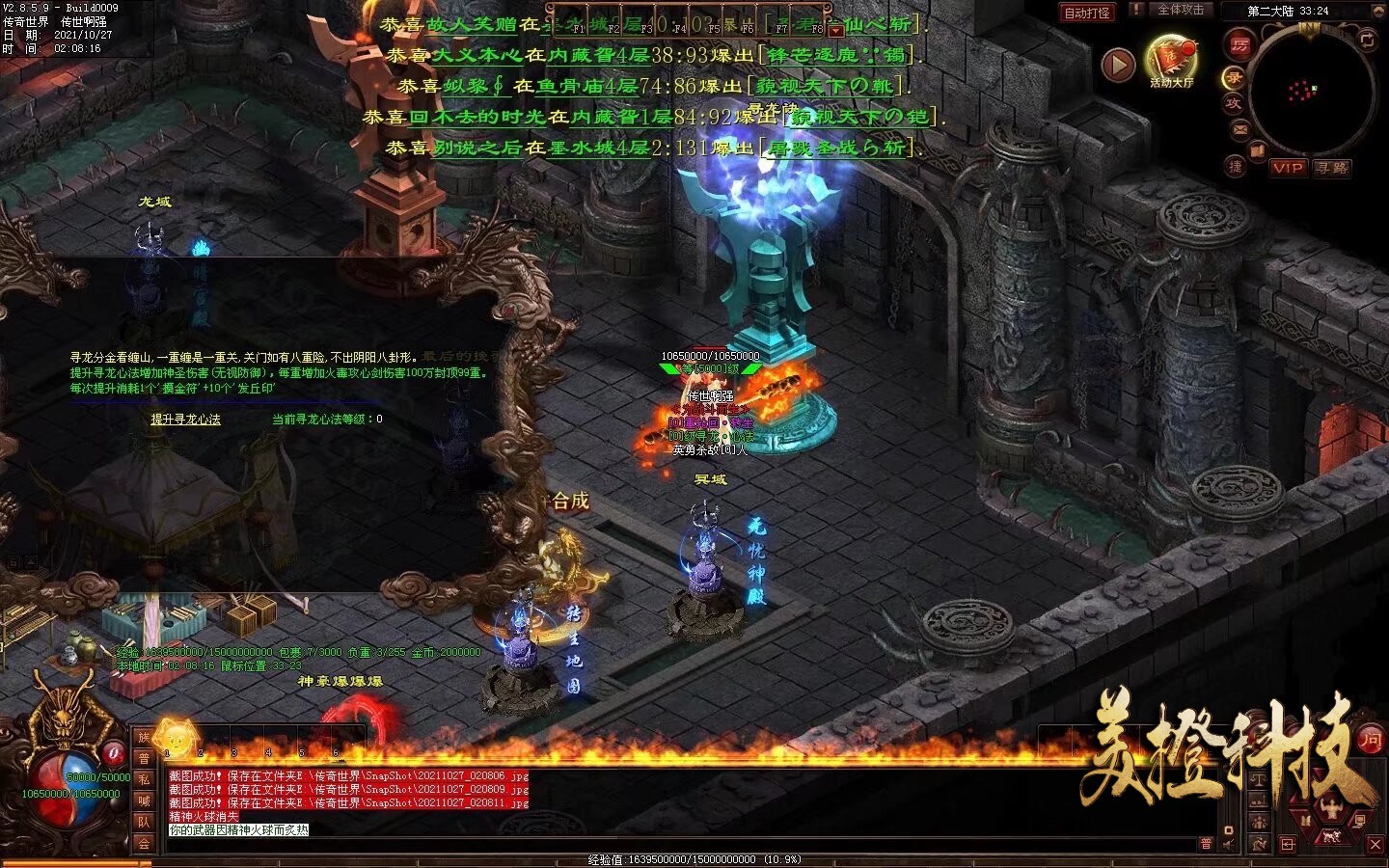This screenshot has height=868, width=1389.
Task: Switch chat to the 私 private channel
Action: [x=144, y=779]
